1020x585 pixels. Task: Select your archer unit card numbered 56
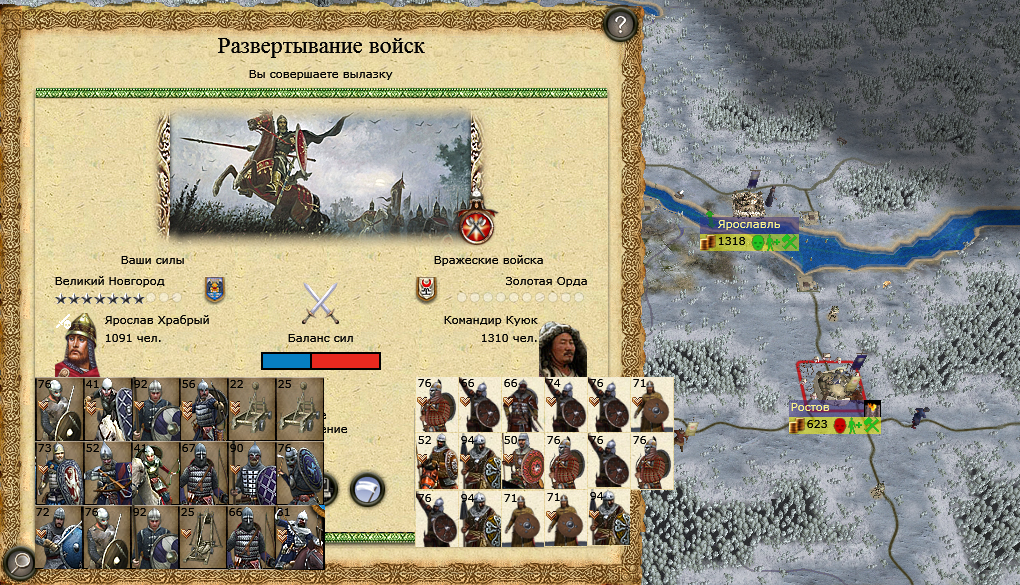point(203,409)
